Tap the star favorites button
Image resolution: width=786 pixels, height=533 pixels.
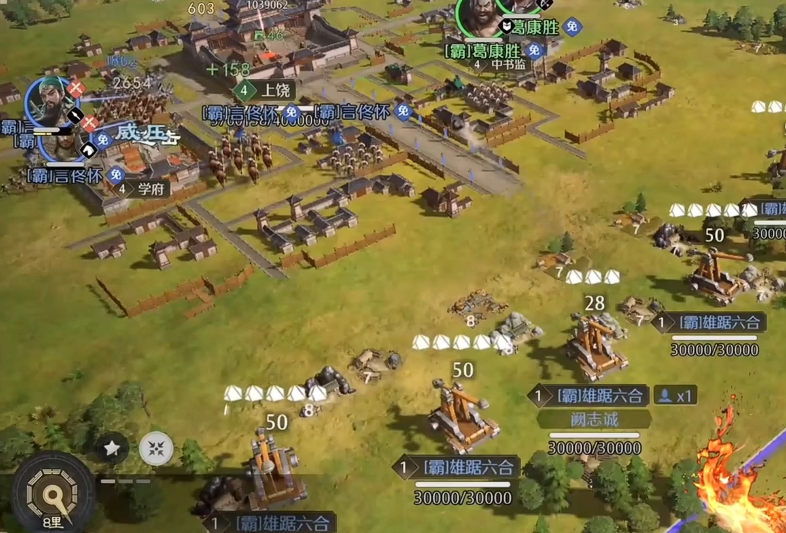tap(112, 449)
